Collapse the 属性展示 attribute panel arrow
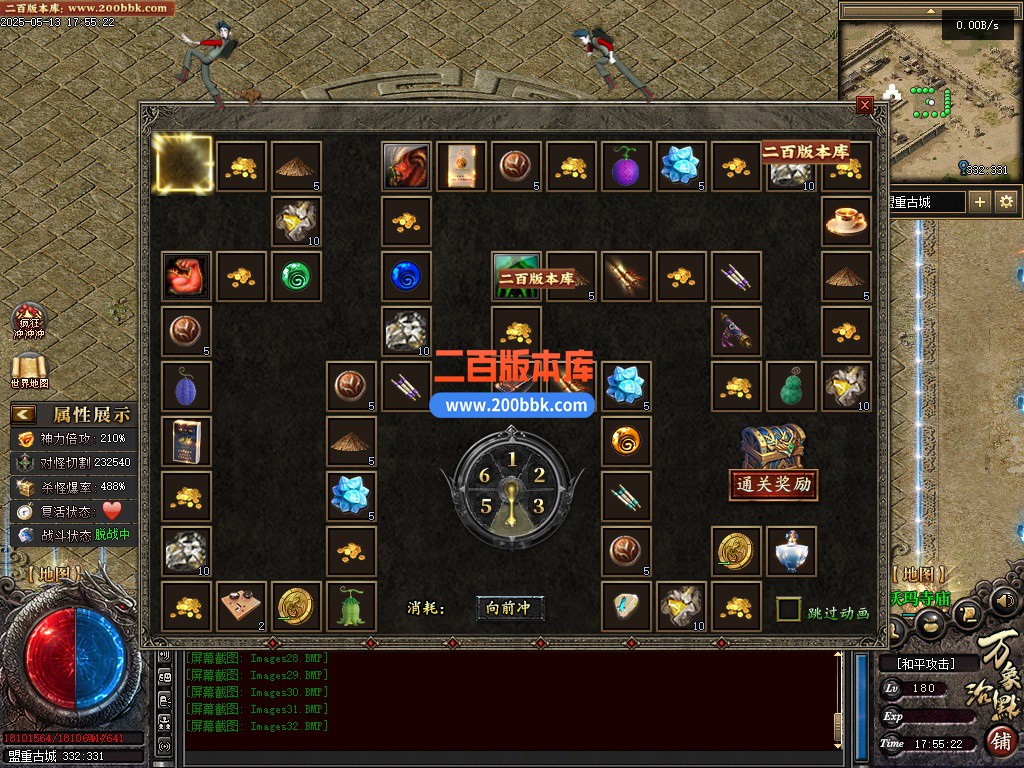This screenshot has height=768, width=1024. click(x=24, y=414)
